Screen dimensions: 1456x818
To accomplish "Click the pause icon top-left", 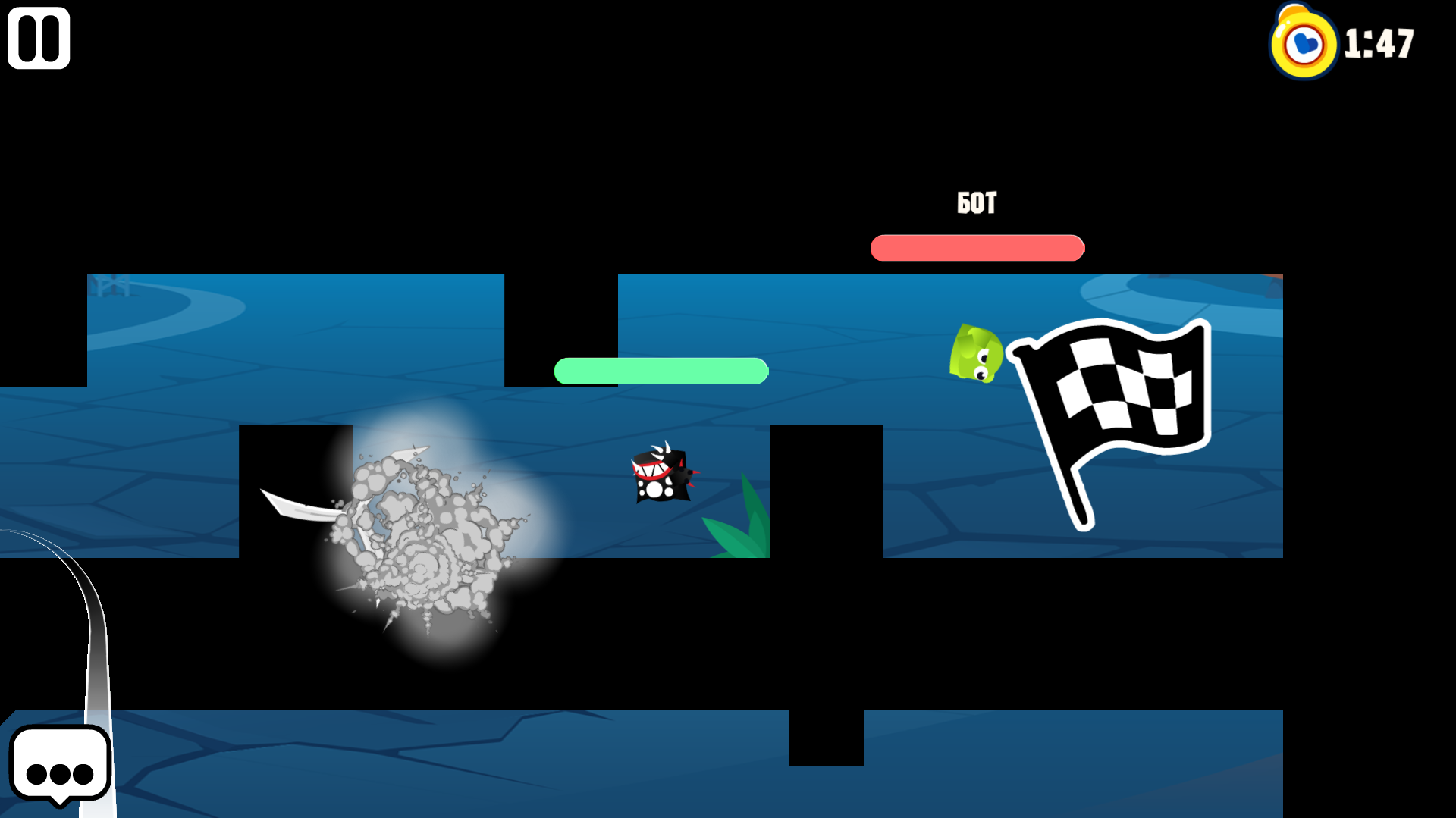I will (38, 38).
